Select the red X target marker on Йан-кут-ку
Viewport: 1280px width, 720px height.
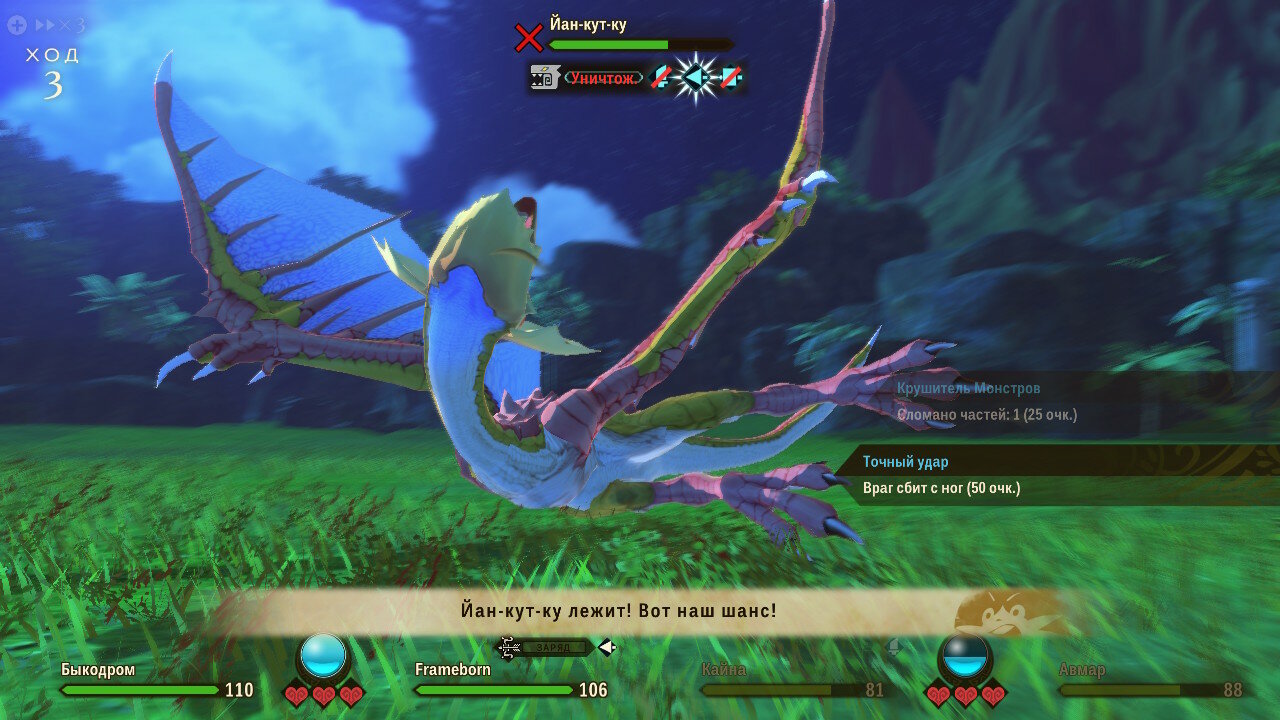528,38
